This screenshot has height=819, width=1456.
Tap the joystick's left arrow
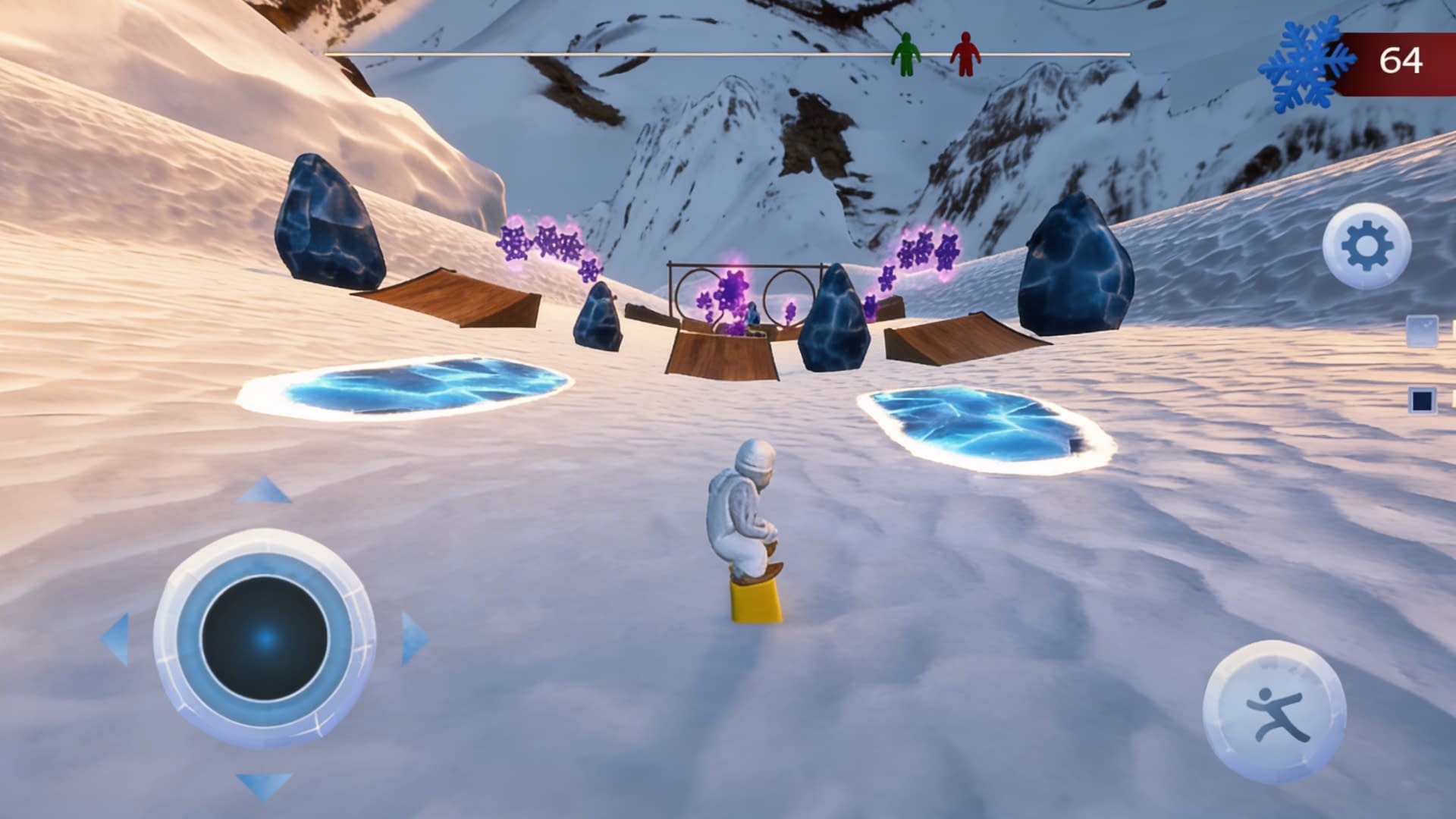(116, 639)
